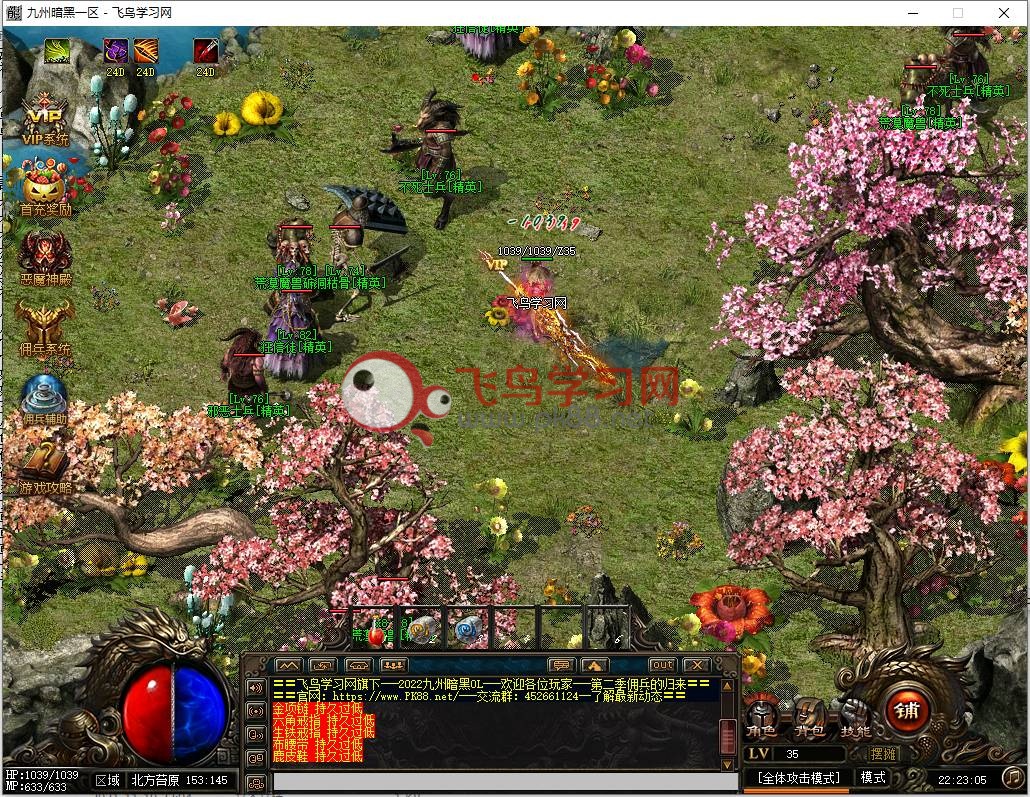This screenshot has width=1030, height=797.
Task: Close the chat panel with X
Action: click(x=695, y=665)
